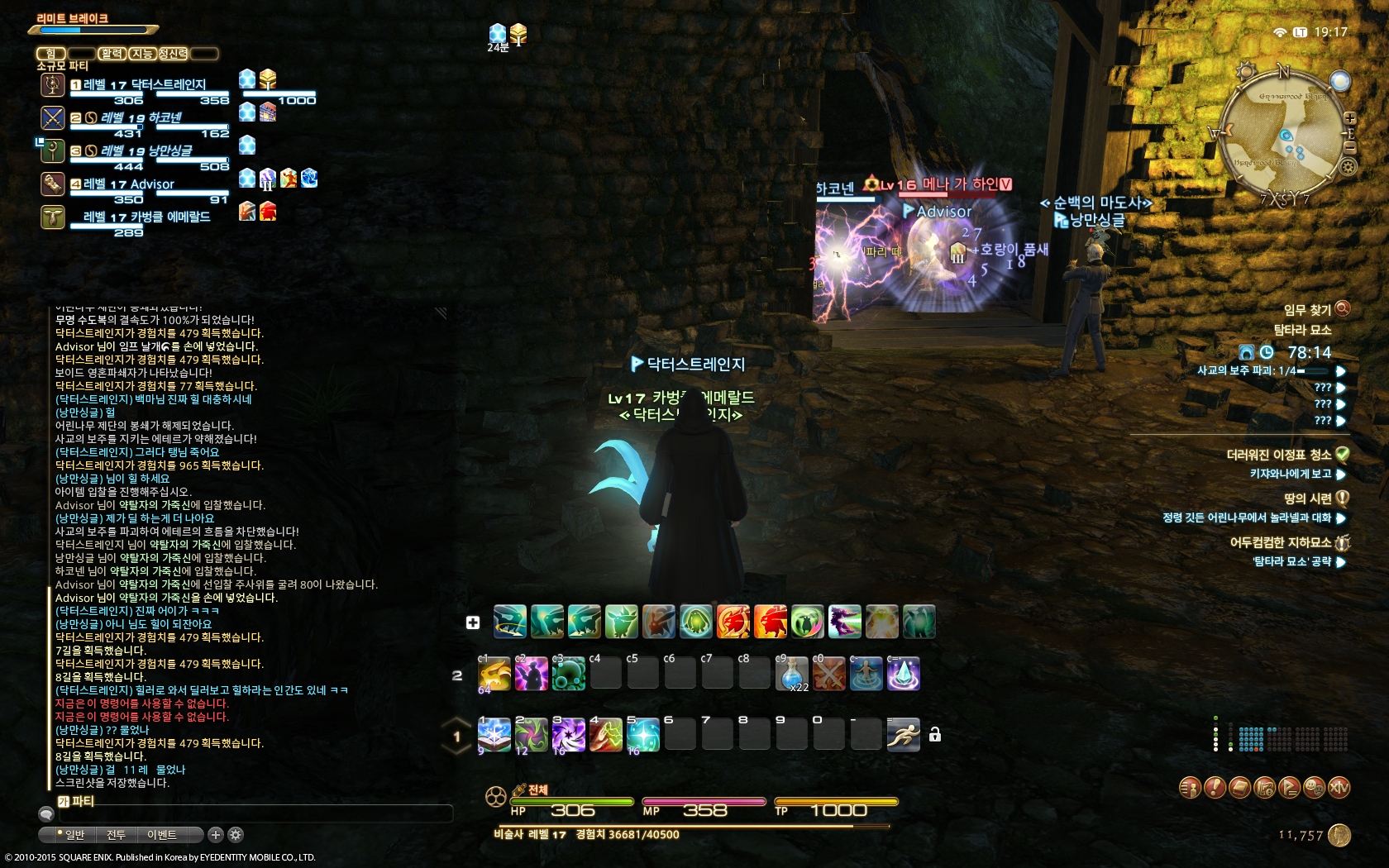Use the crystal teleport action icon
The width and height of the screenshot is (1389, 868).
903,674
